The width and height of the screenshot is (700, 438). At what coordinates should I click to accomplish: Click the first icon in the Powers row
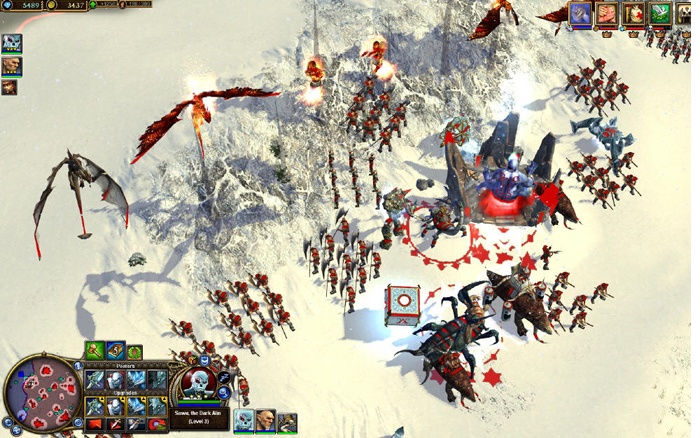click(x=95, y=380)
